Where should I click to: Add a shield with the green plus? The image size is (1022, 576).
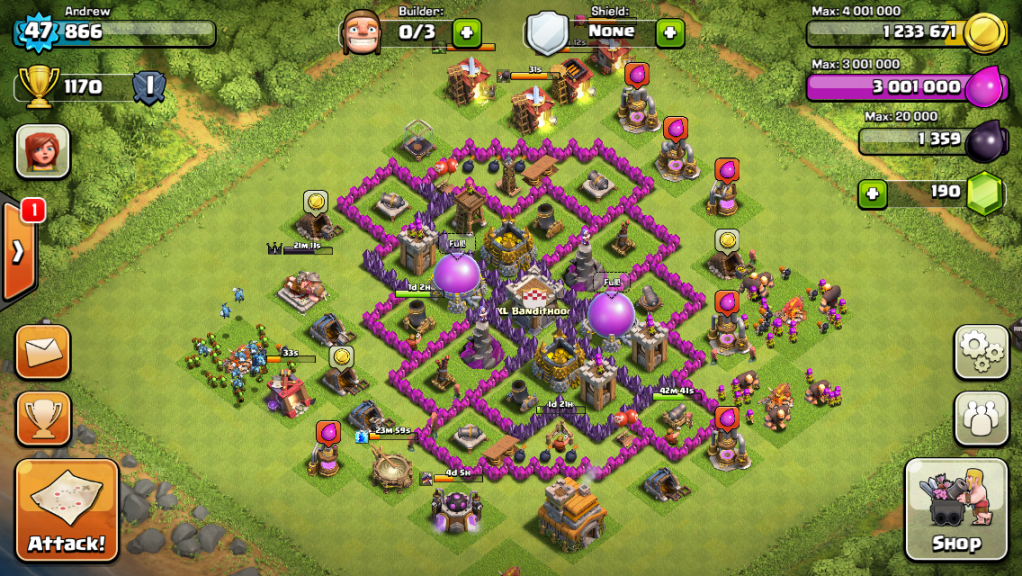(669, 32)
